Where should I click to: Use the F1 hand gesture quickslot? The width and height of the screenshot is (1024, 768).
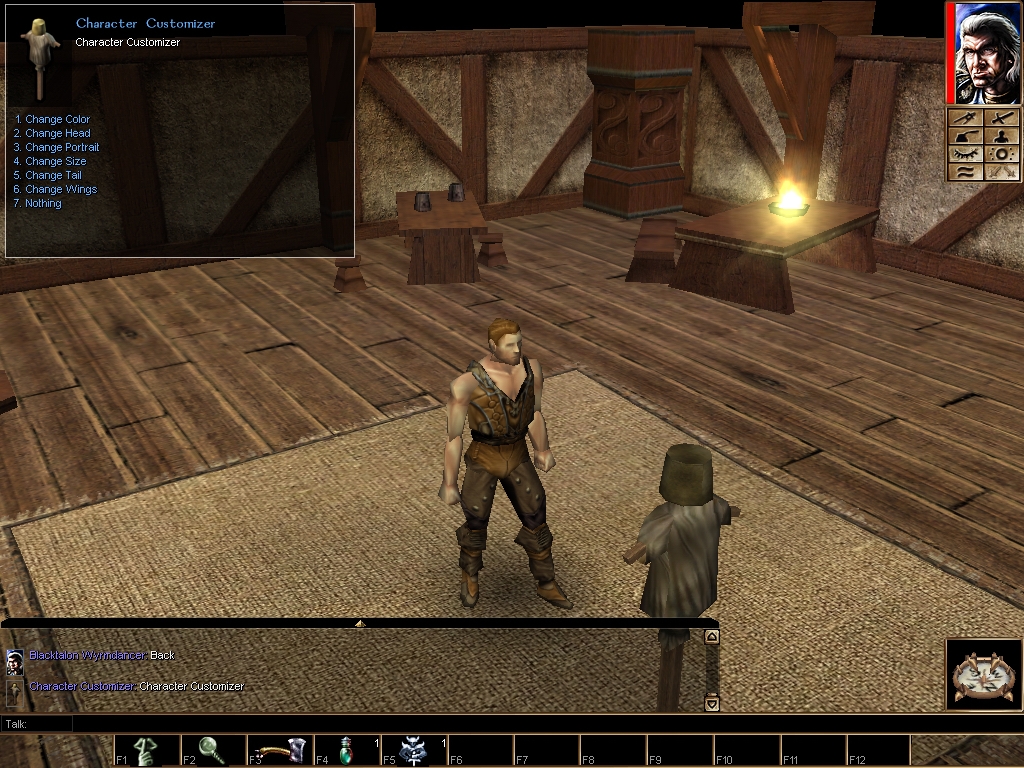point(147,750)
